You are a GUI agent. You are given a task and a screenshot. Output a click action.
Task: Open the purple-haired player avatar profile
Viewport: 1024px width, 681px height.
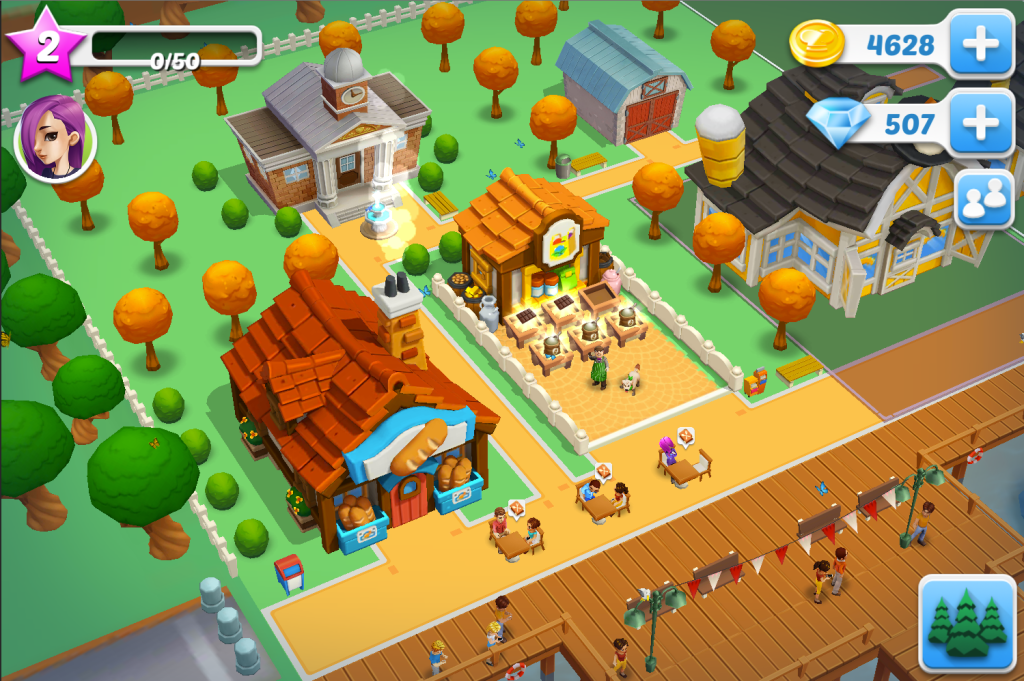tap(56, 139)
